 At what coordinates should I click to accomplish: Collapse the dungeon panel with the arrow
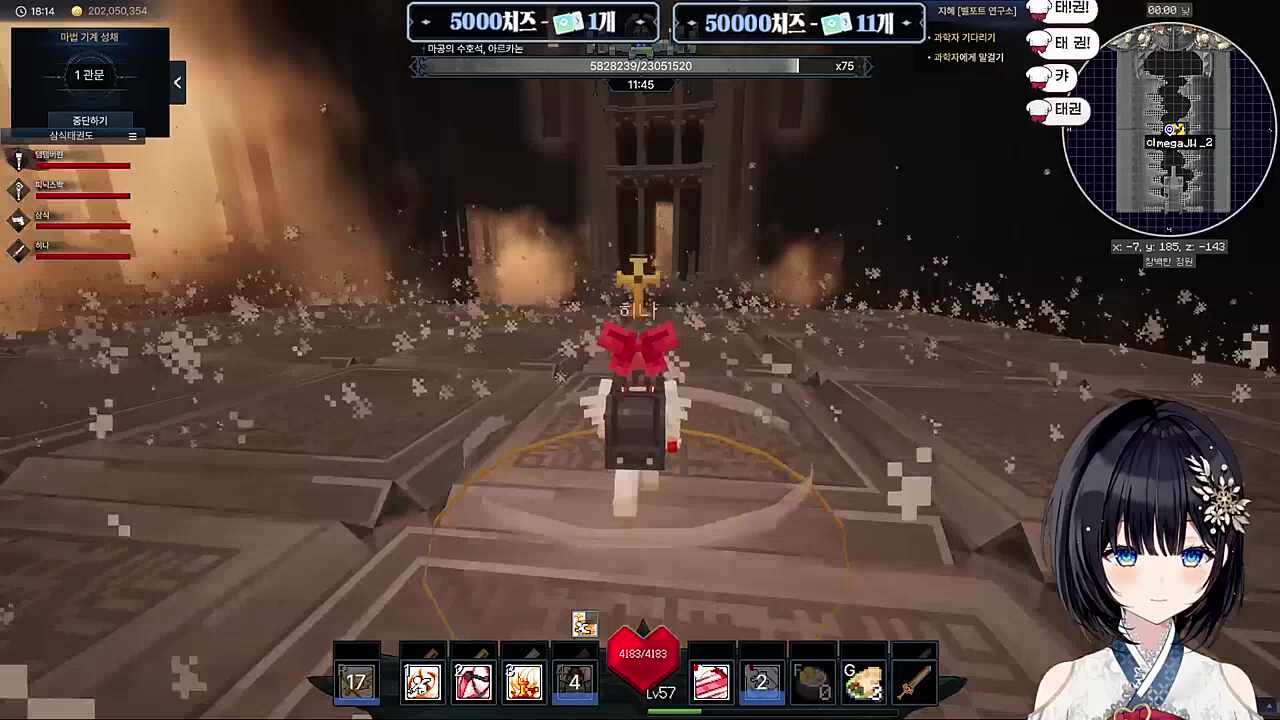click(x=177, y=83)
